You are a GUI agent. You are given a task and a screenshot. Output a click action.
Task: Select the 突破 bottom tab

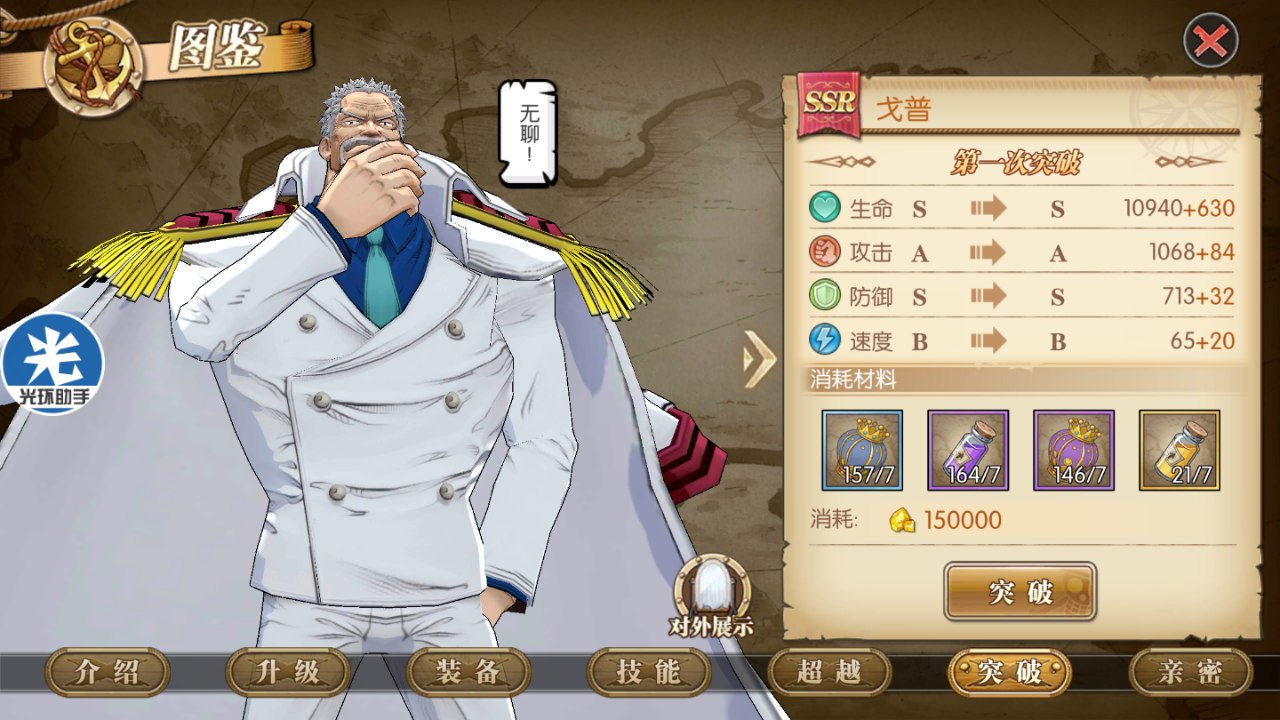click(x=1009, y=672)
